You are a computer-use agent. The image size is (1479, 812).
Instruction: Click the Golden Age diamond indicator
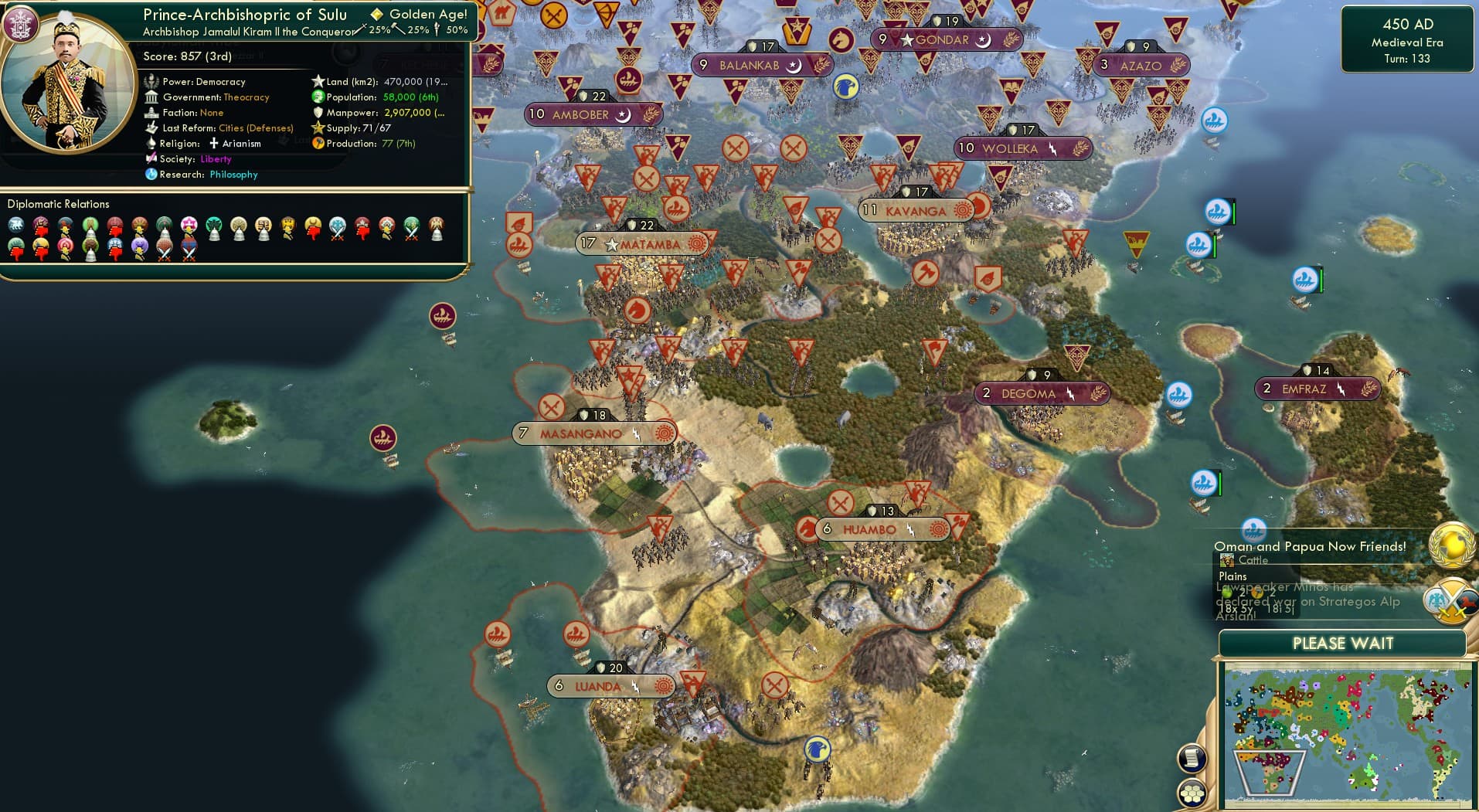(x=377, y=13)
